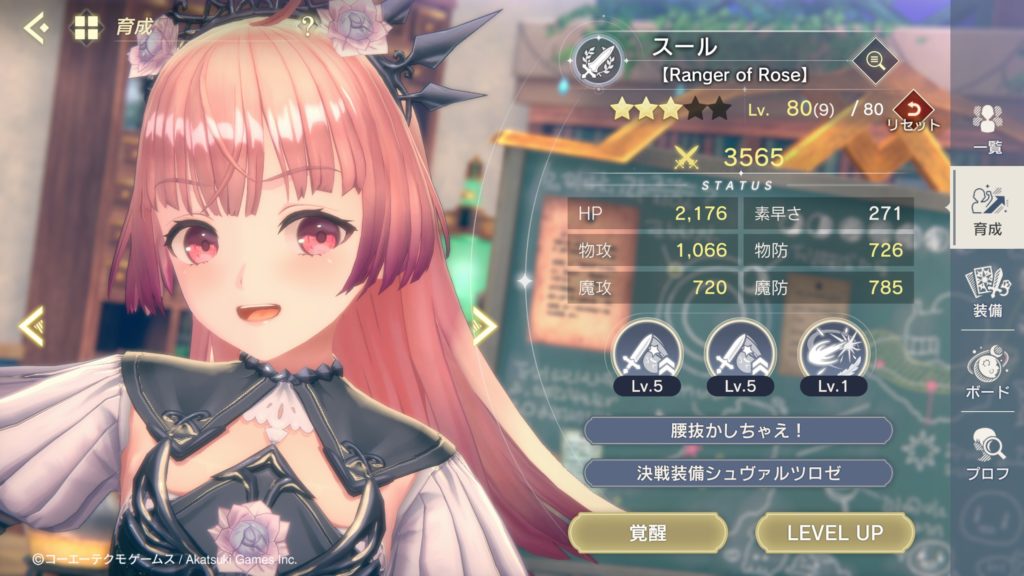1024x576 pixels.
Task: Open the question mark help
Action: click(x=308, y=27)
